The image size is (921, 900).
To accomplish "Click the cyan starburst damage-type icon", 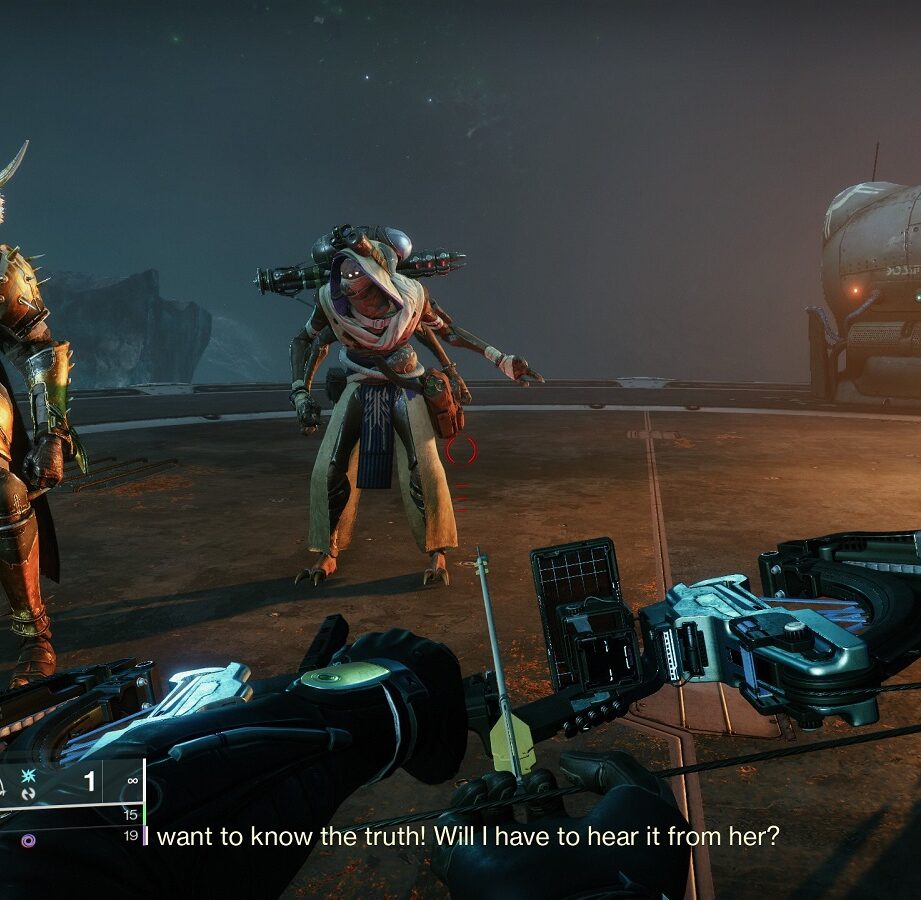I will point(28,776).
